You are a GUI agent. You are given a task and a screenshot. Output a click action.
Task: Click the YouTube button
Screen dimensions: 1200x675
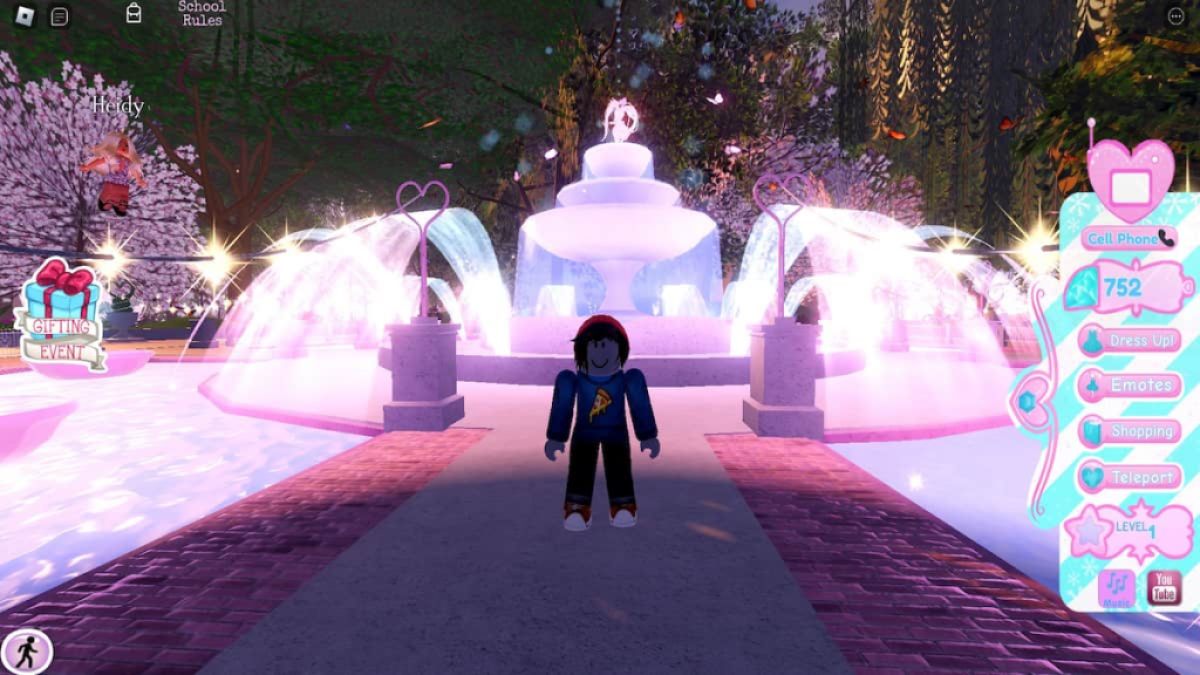[x=1163, y=588]
